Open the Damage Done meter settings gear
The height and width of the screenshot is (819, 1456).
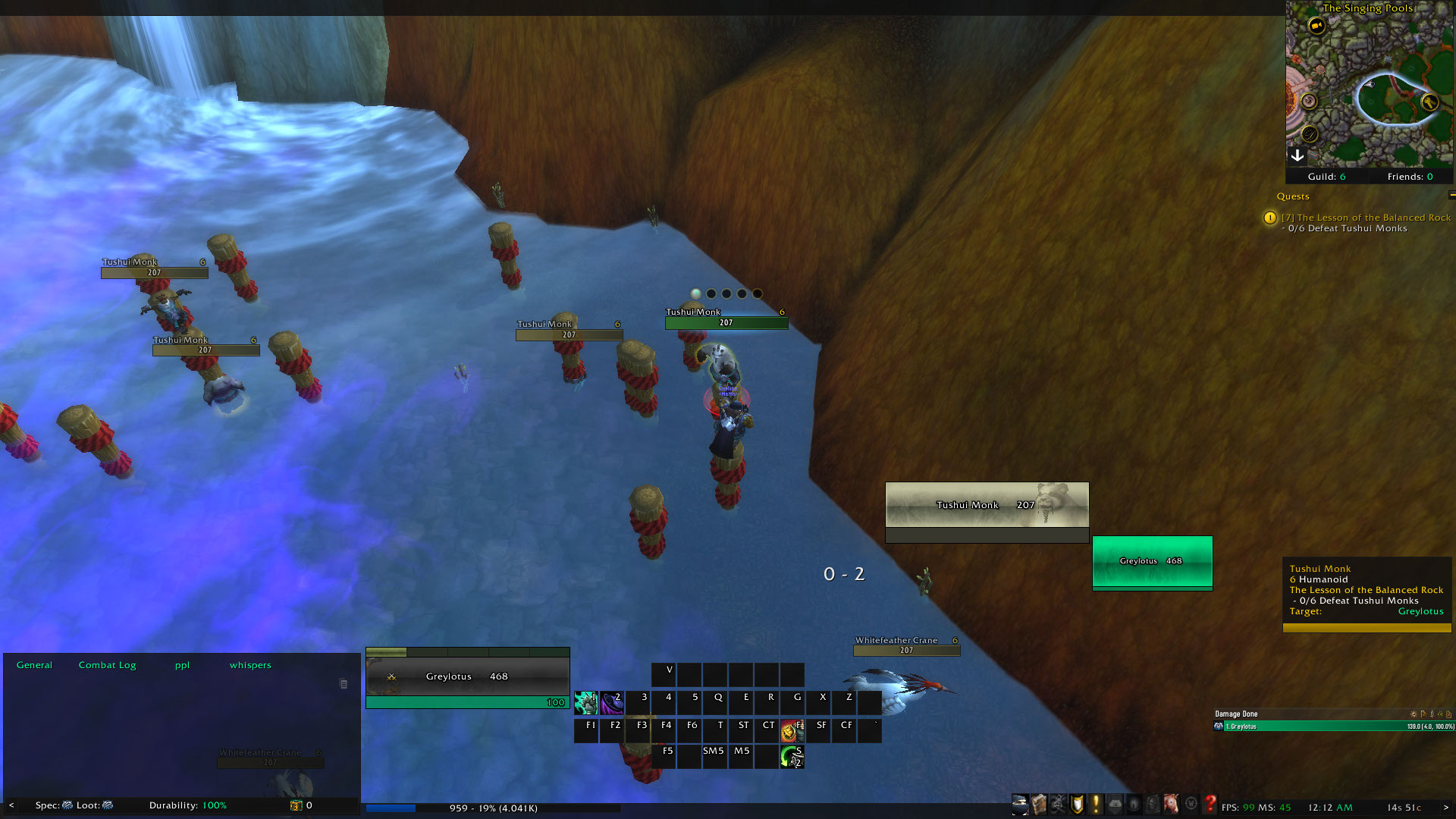(1413, 714)
